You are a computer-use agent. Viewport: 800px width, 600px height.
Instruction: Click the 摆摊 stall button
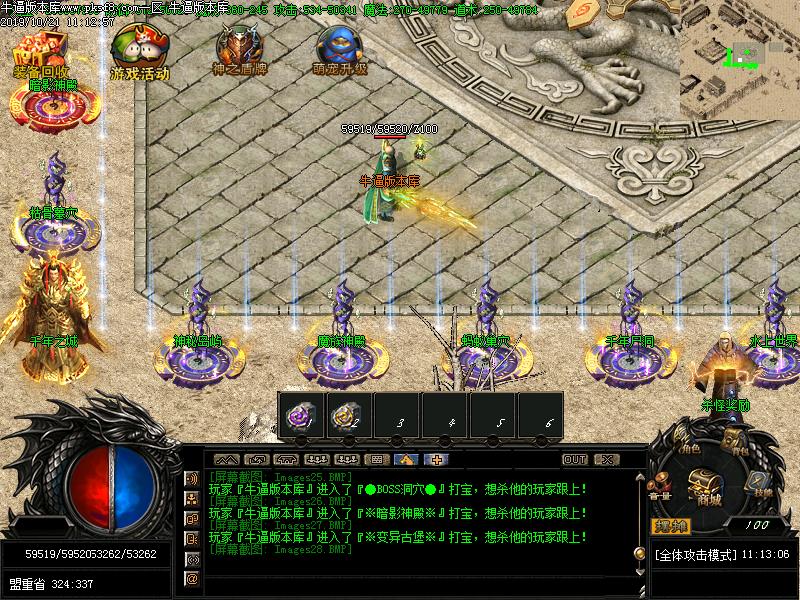click(670, 526)
